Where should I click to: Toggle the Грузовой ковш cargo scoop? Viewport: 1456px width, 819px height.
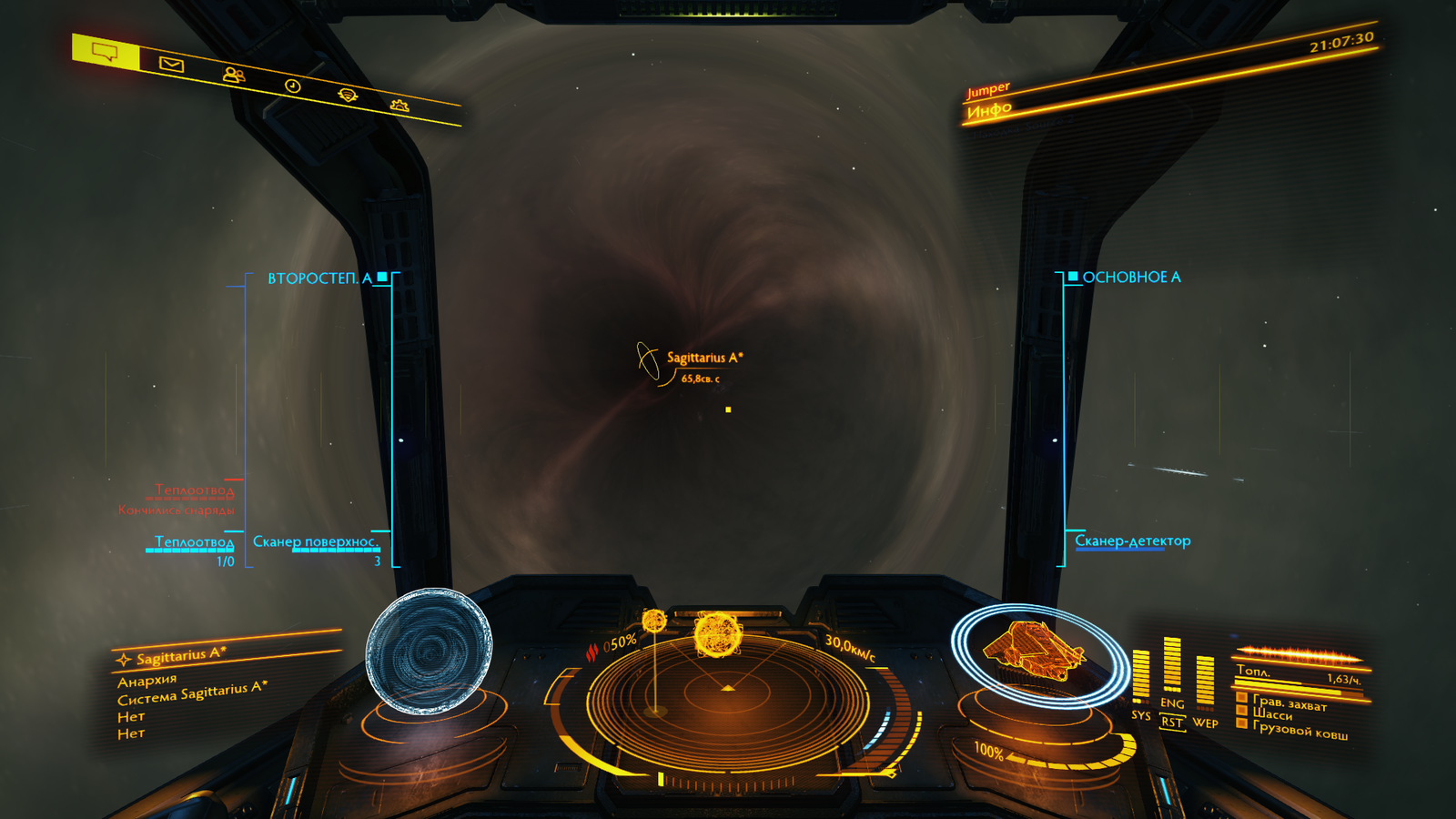click(1299, 731)
